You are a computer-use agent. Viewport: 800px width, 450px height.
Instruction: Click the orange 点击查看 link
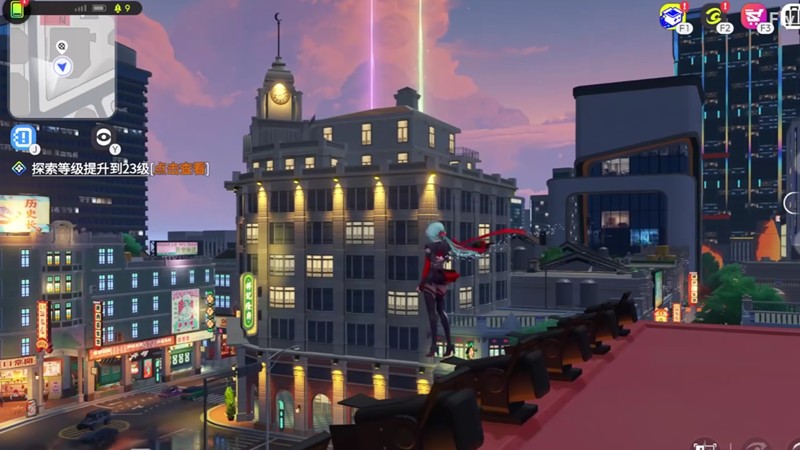(x=179, y=169)
